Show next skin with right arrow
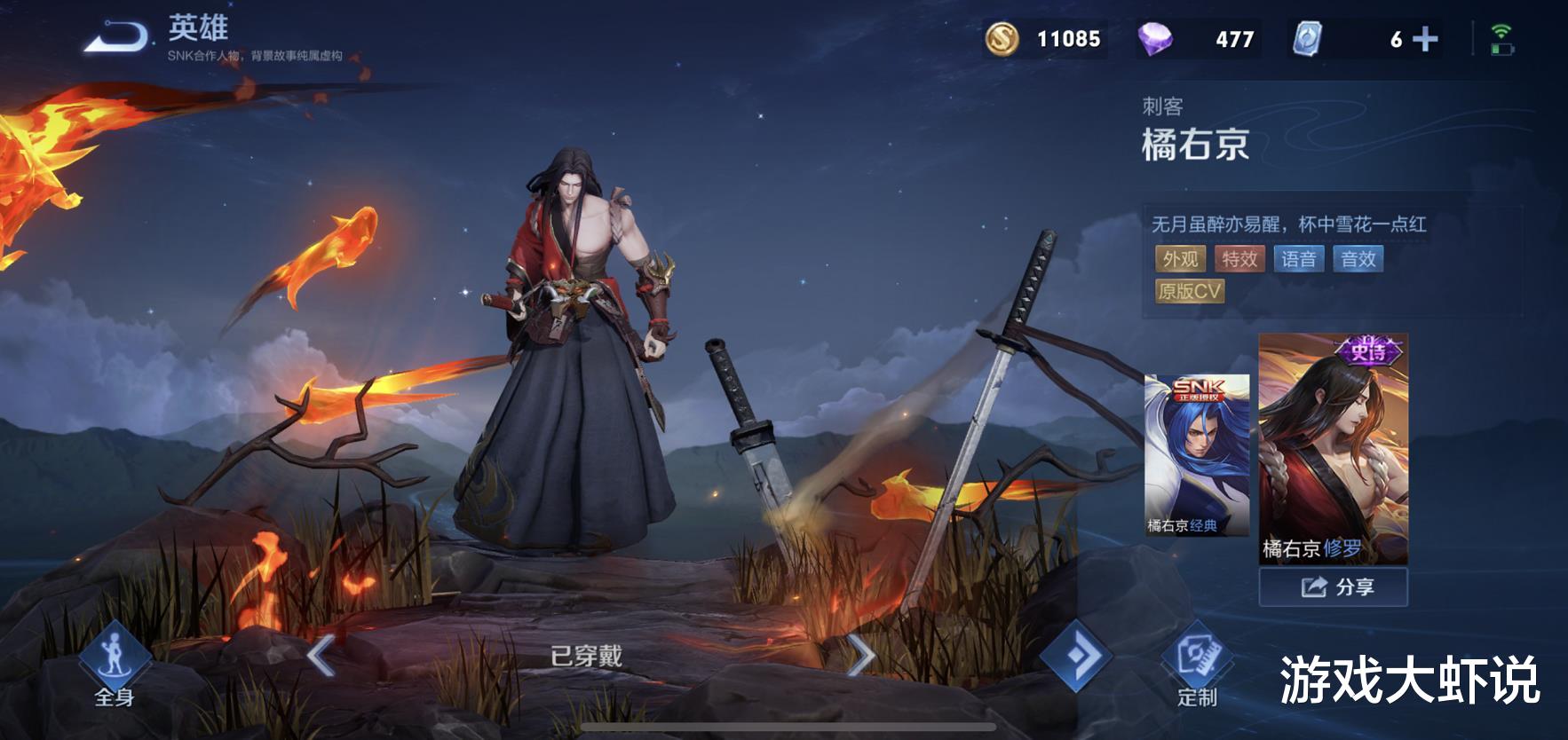 tap(859, 656)
